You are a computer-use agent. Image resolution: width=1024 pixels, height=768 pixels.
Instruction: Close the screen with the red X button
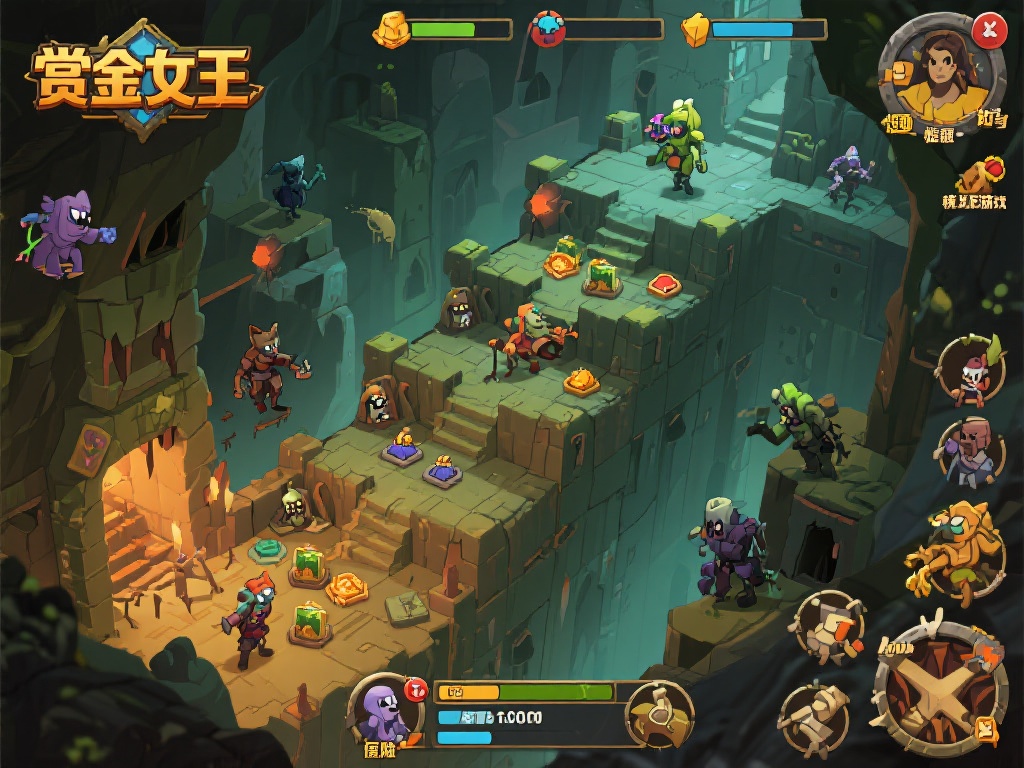click(x=989, y=30)
